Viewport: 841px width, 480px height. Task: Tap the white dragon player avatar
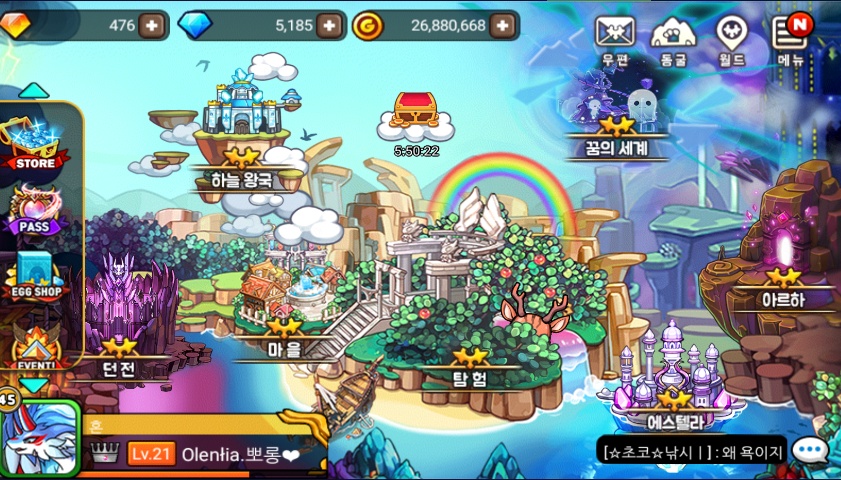38,440
